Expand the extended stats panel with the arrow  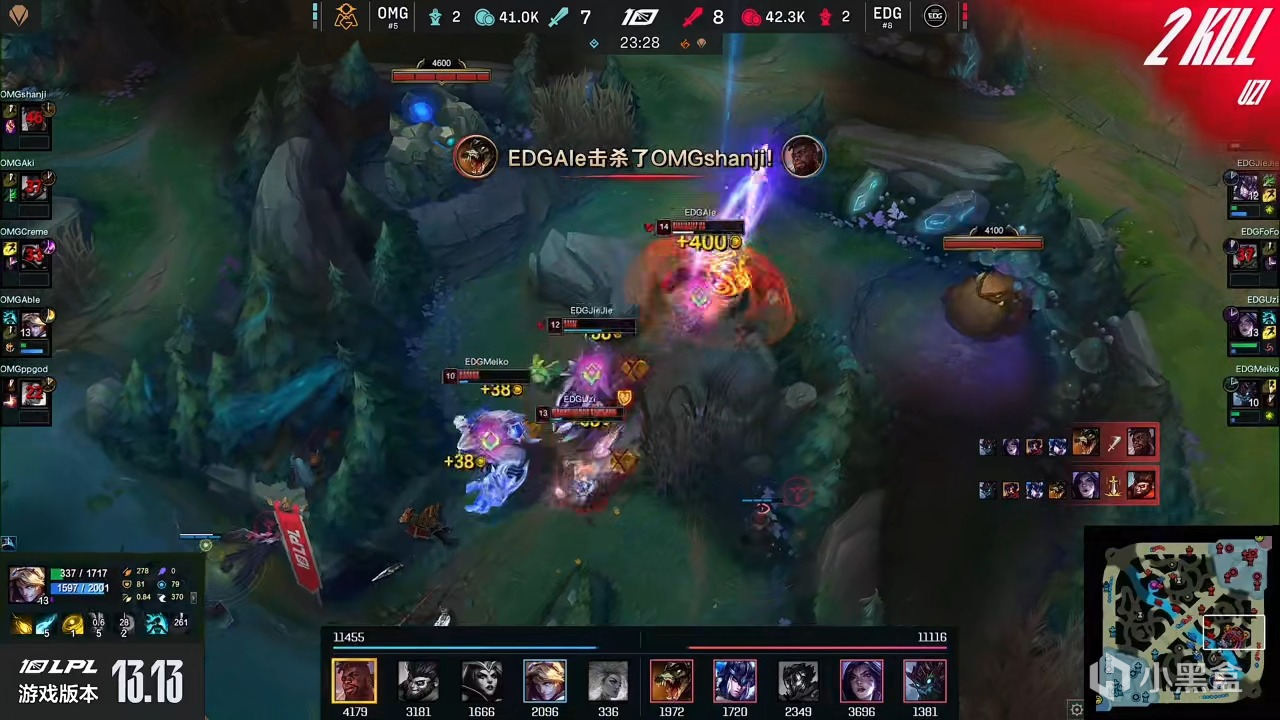(x=193, y=598)
